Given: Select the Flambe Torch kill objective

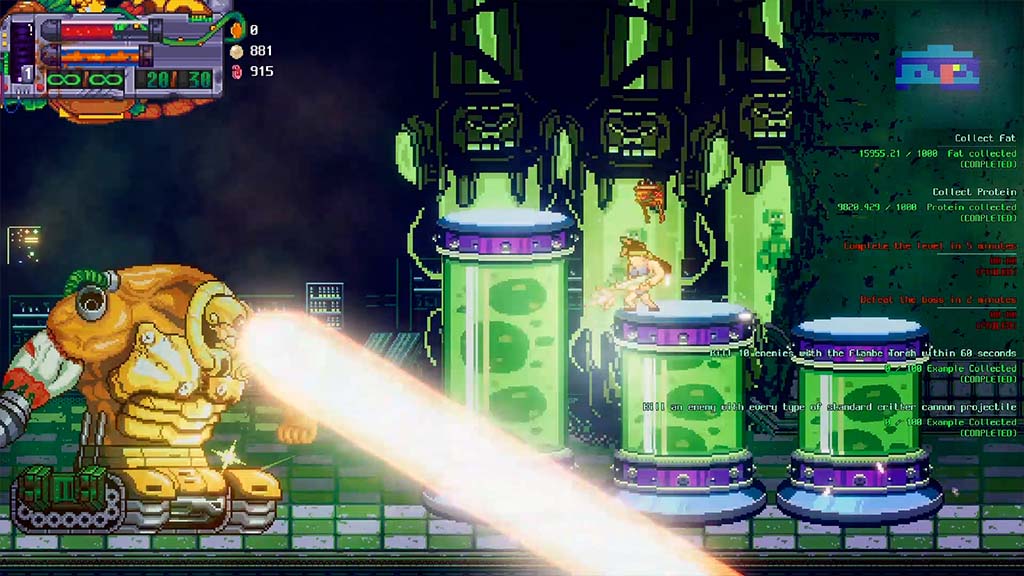Looking at the screenshot, I should pyautogui.click(x=862, y=353).
